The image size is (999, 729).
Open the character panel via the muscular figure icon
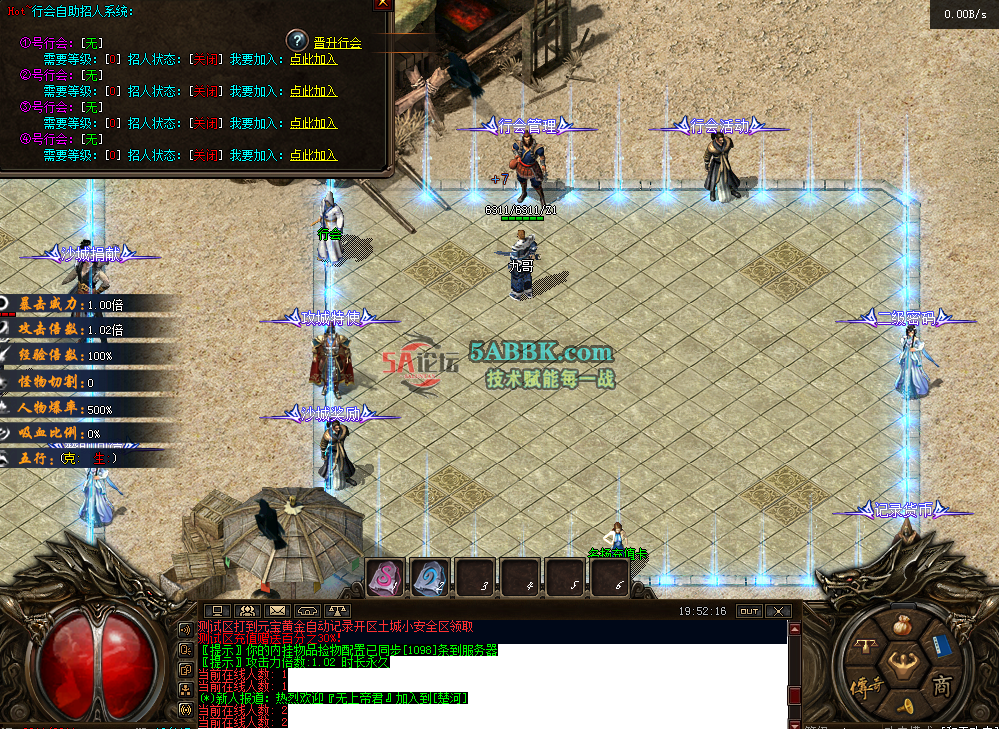tap(903, 667)
